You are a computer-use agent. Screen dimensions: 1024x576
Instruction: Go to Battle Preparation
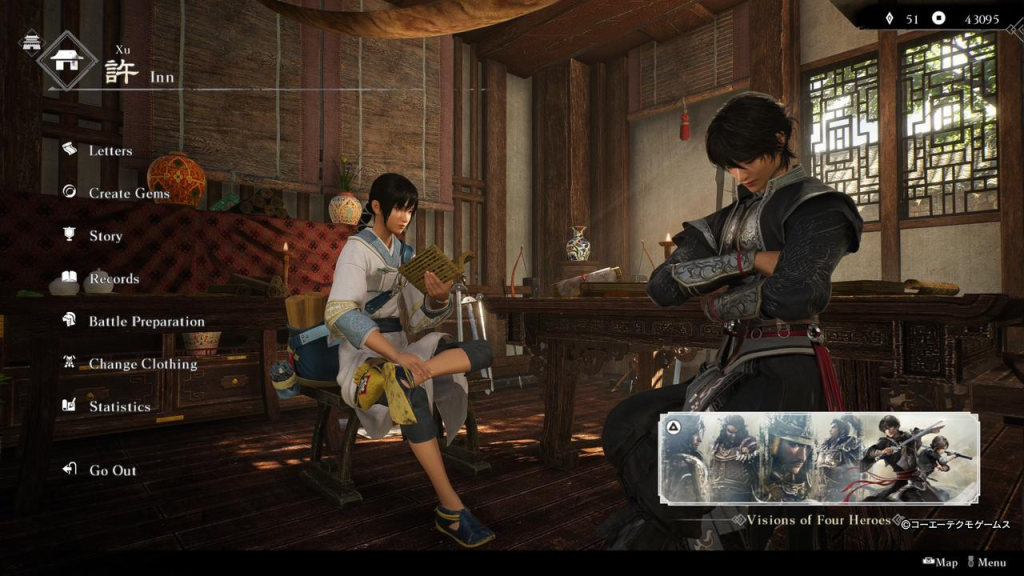(146, 322)
